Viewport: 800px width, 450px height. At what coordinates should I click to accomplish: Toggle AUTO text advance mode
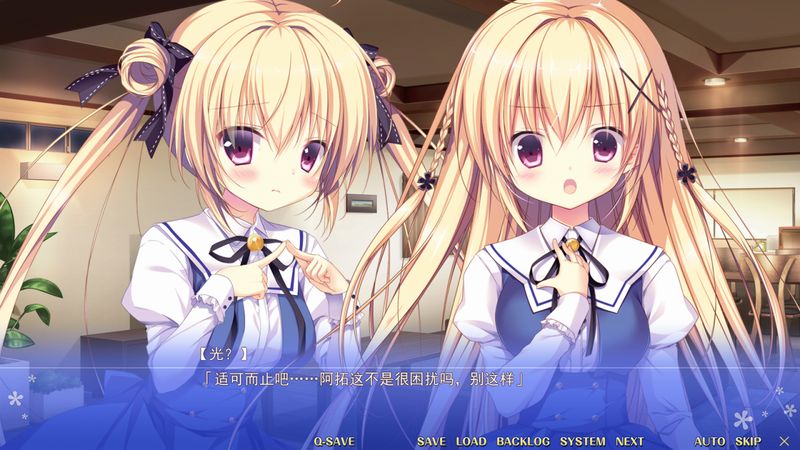tap(710, 441)
